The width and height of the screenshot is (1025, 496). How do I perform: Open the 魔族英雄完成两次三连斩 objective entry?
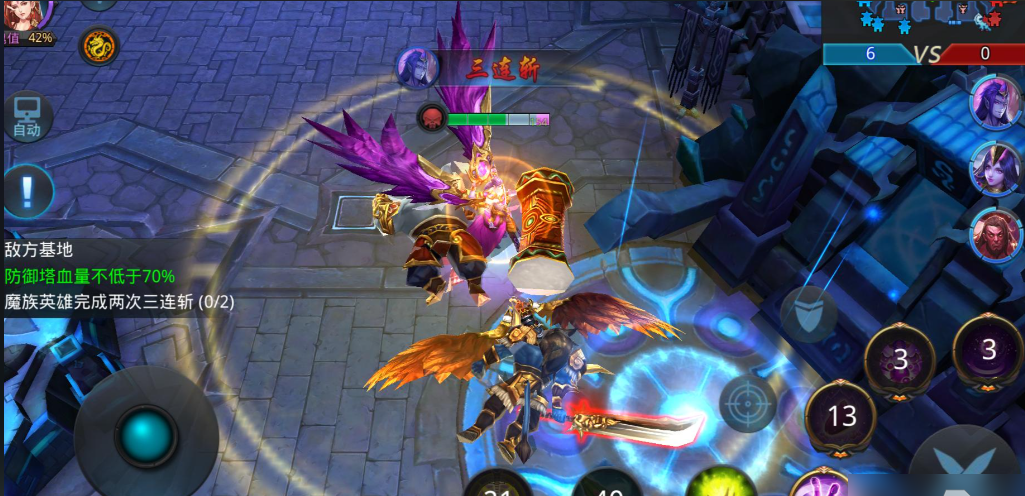[119, 301]
